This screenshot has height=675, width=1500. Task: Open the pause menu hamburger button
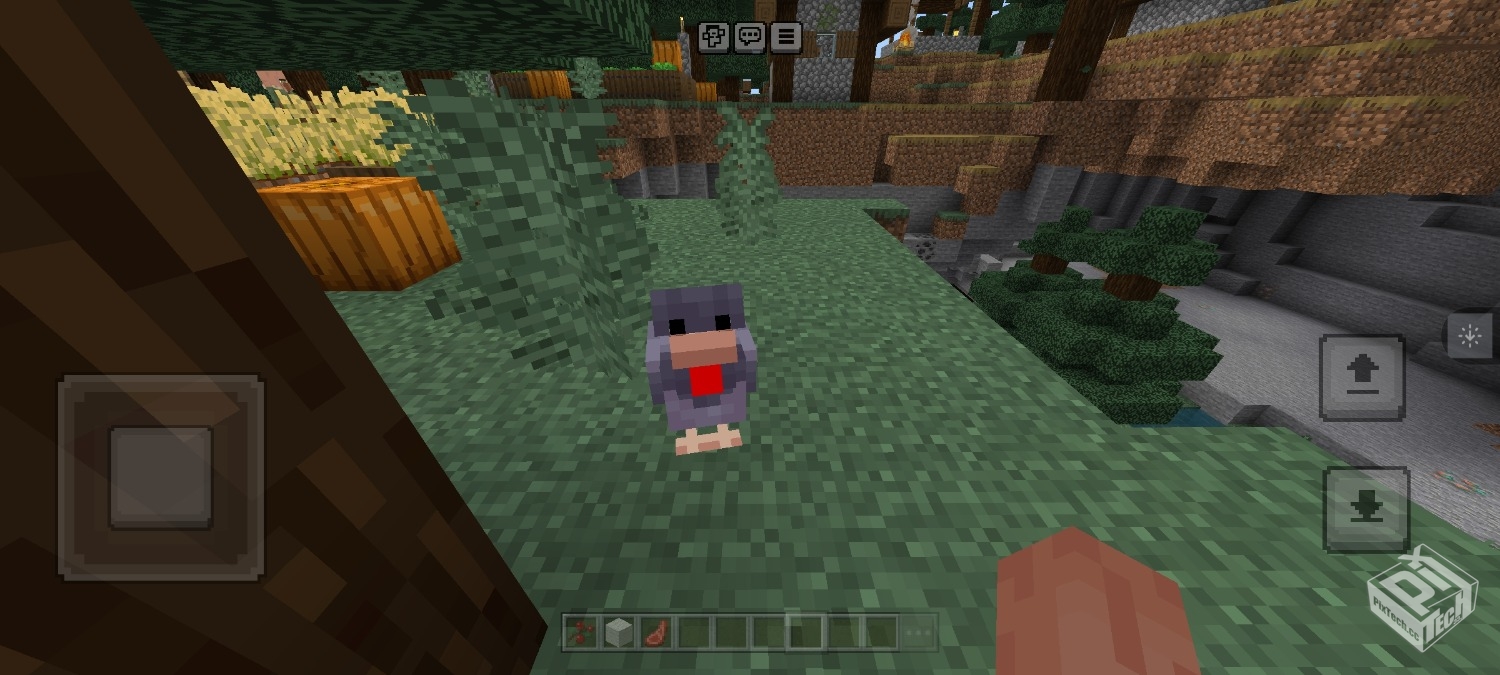[786, 37]
